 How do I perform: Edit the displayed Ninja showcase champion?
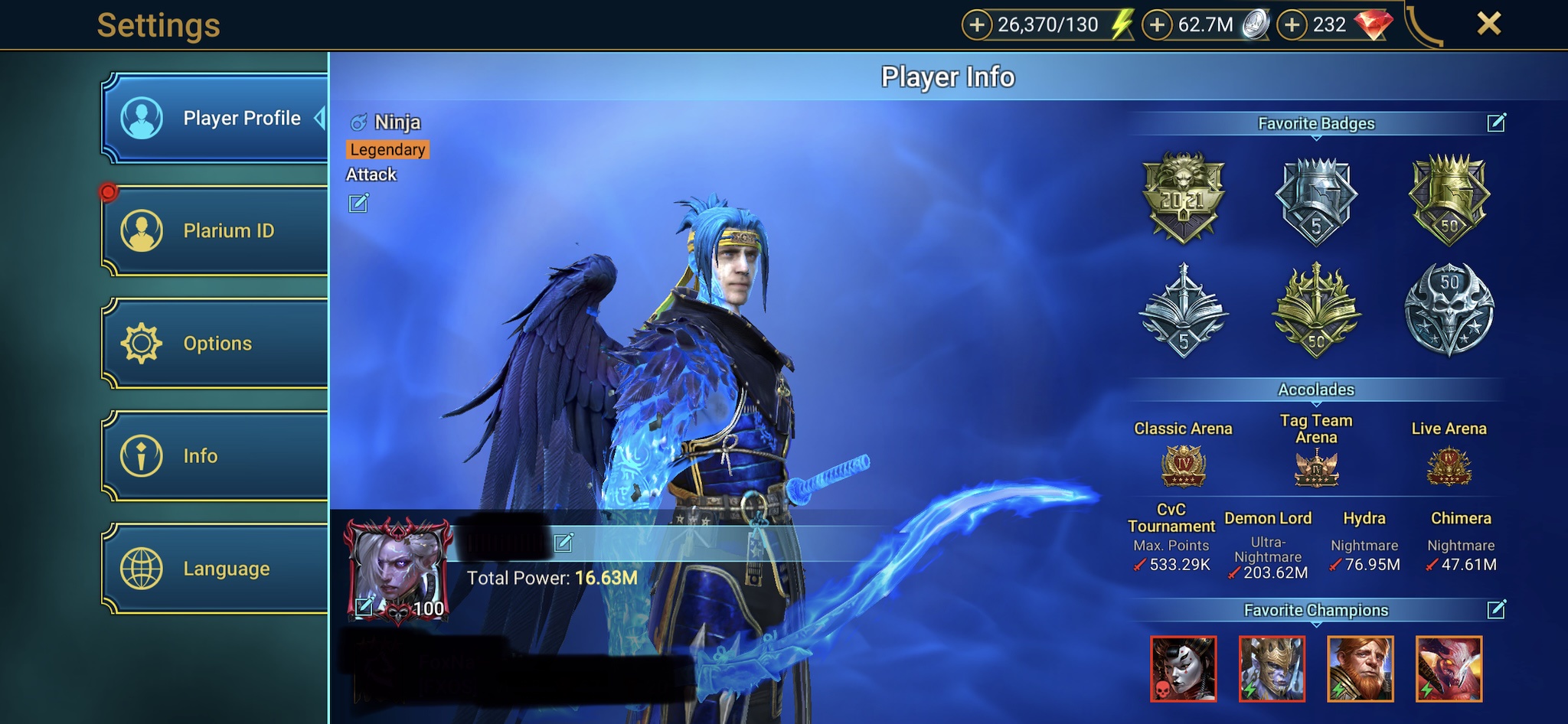click(x=358, y=203)
